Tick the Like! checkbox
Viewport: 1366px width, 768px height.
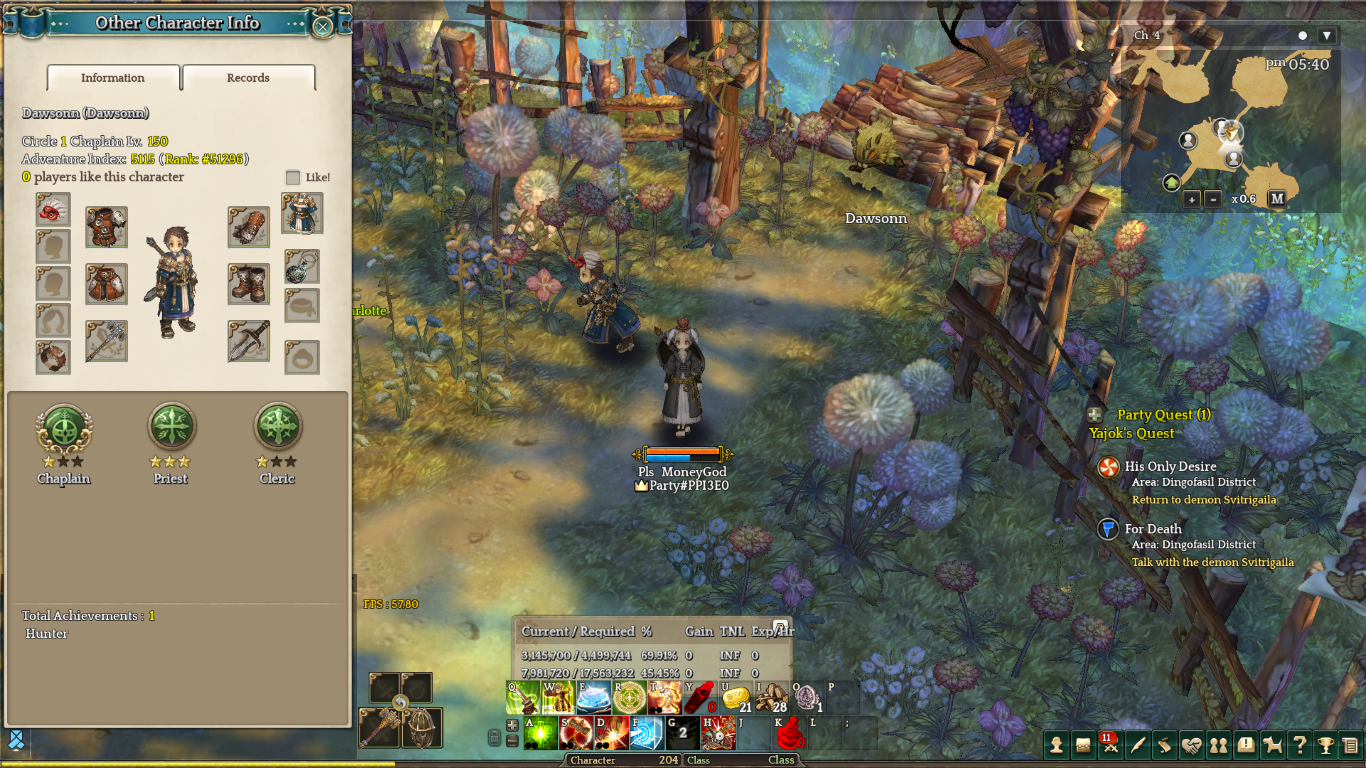pos(293,177)
